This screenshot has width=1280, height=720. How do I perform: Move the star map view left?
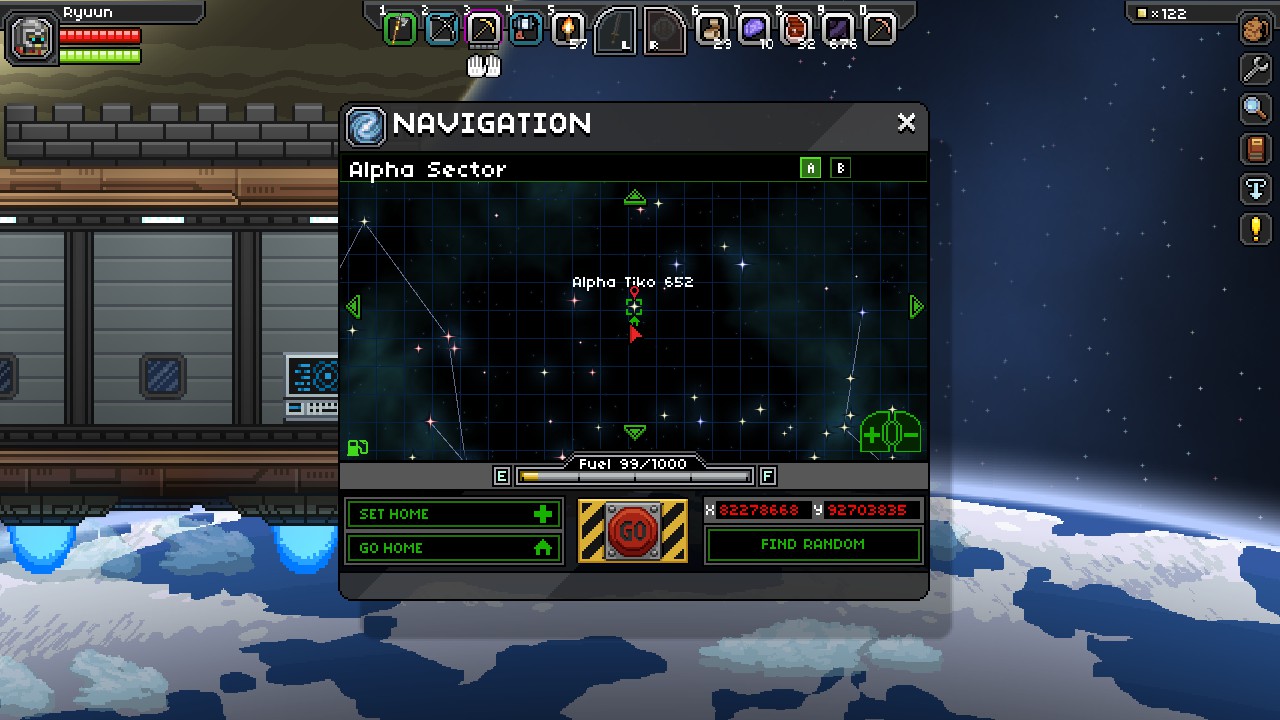353,306
